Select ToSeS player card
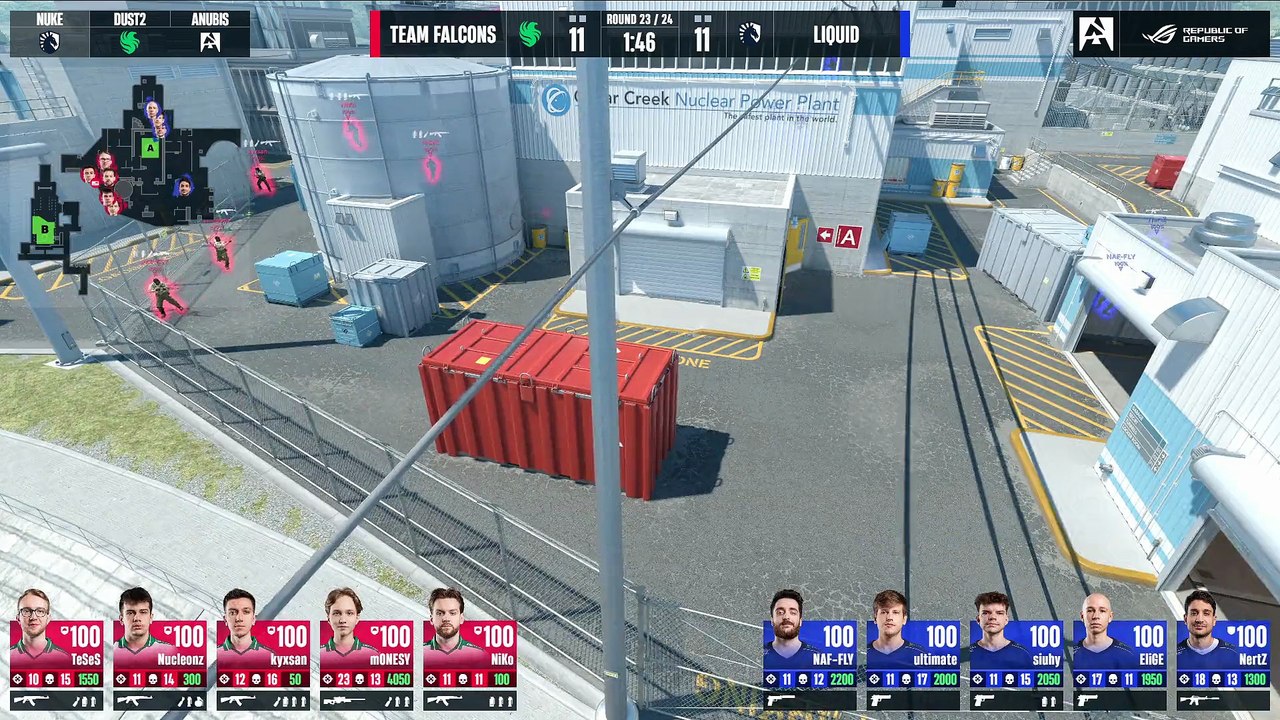 (57, 650)
